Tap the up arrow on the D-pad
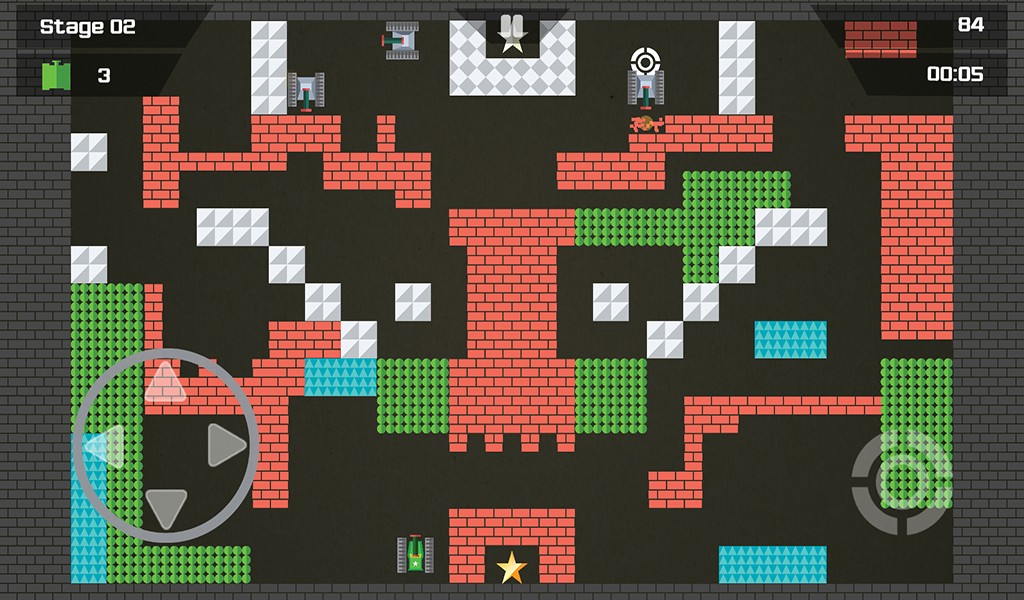The width and height of the screenshot is (1024, 600). point(165,383)
